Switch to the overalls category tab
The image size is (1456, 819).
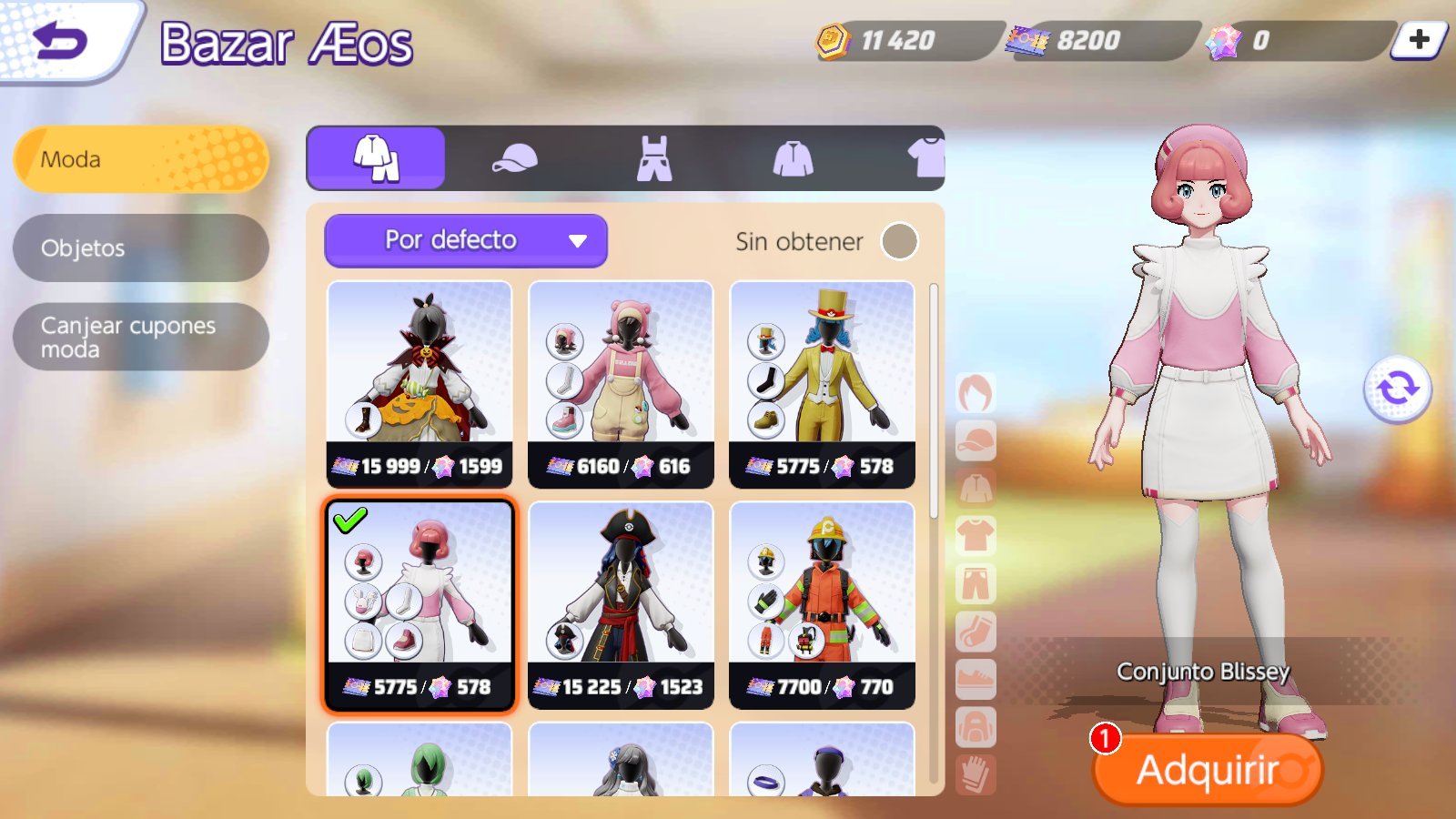point(653,158)
